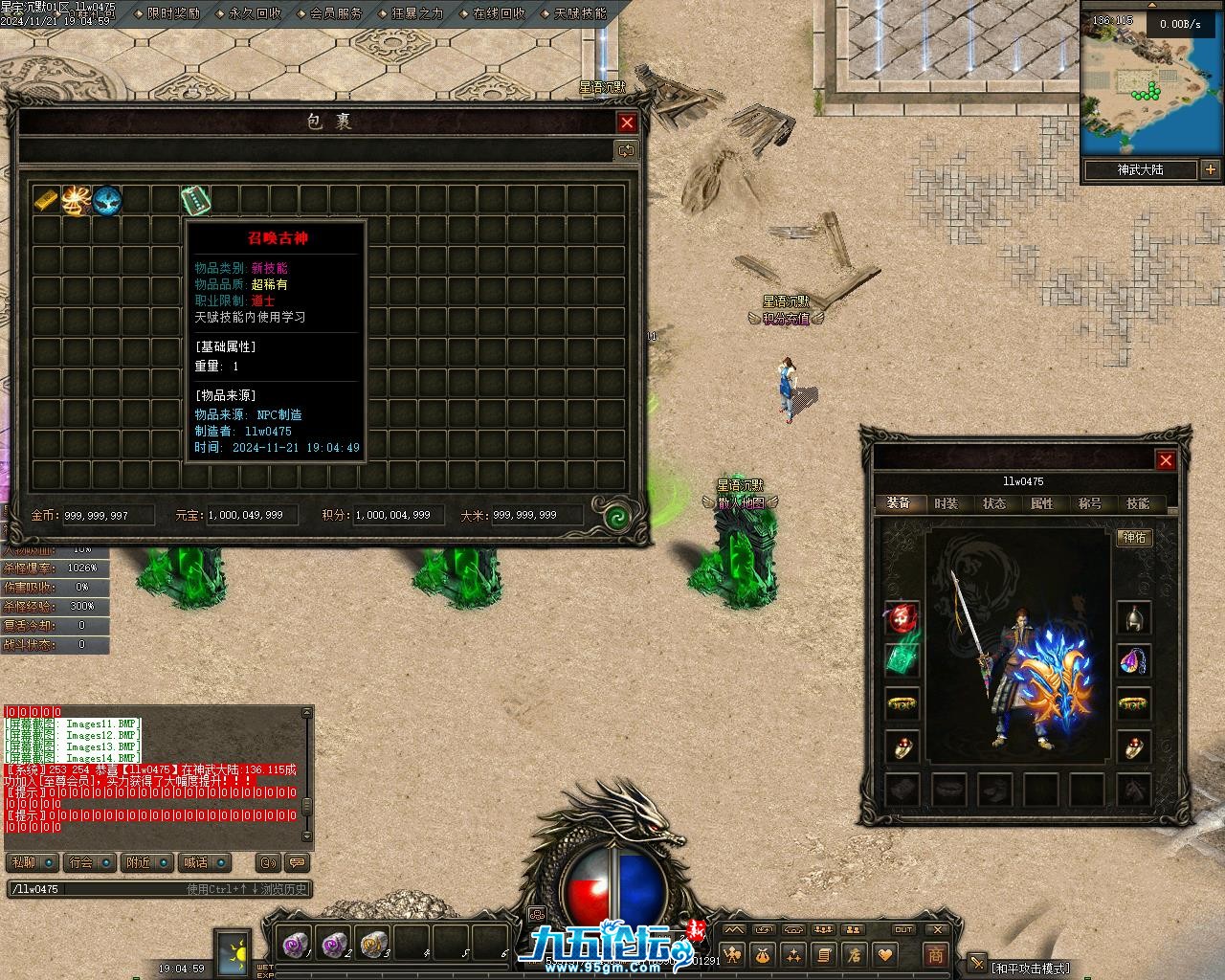Screen dimensions: 1225x980
Task: Select the equipped purple necklace slot
Action: click(x=1134, y=660)
